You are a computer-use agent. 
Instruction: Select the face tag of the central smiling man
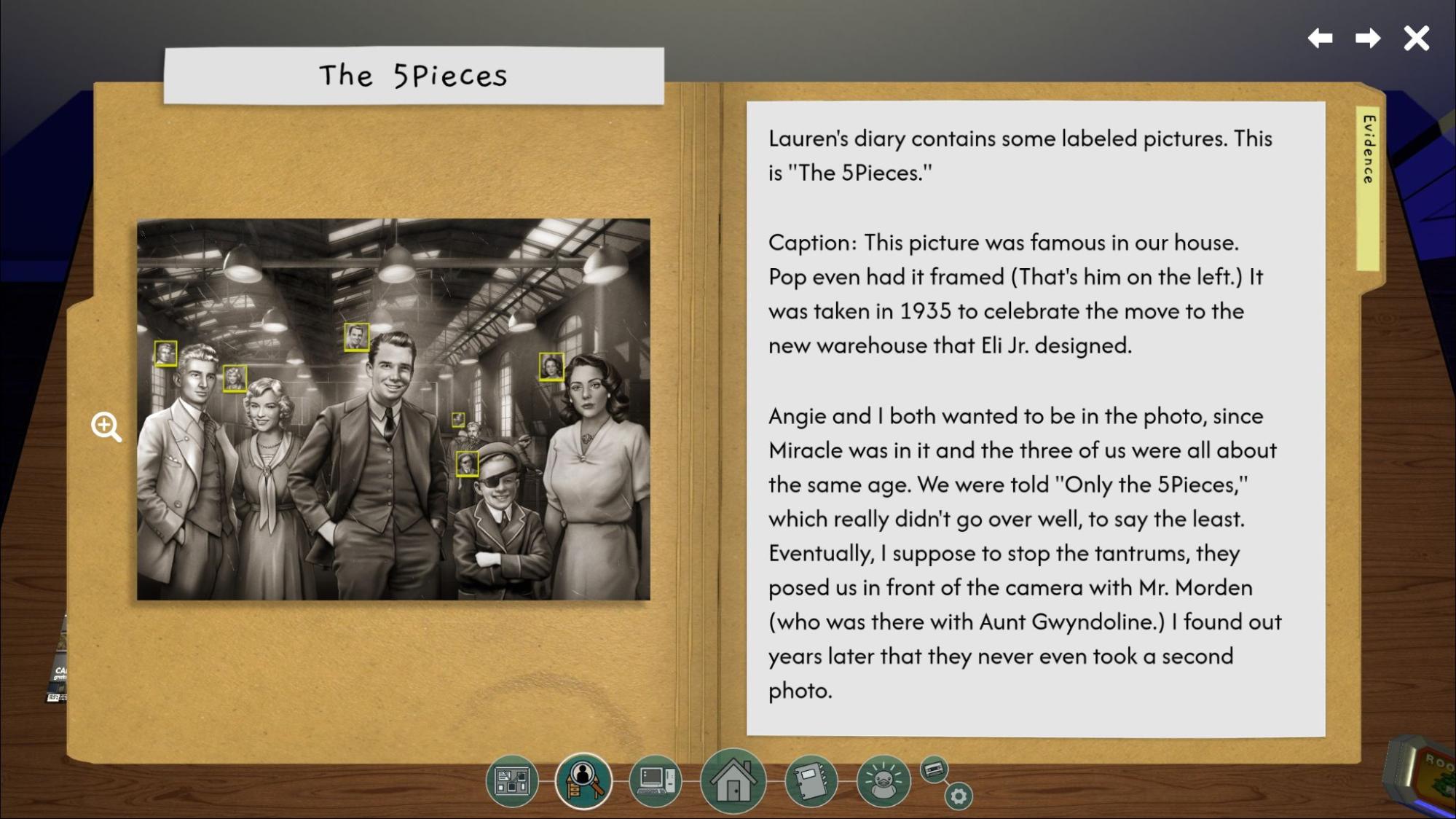tap(356, 337)
